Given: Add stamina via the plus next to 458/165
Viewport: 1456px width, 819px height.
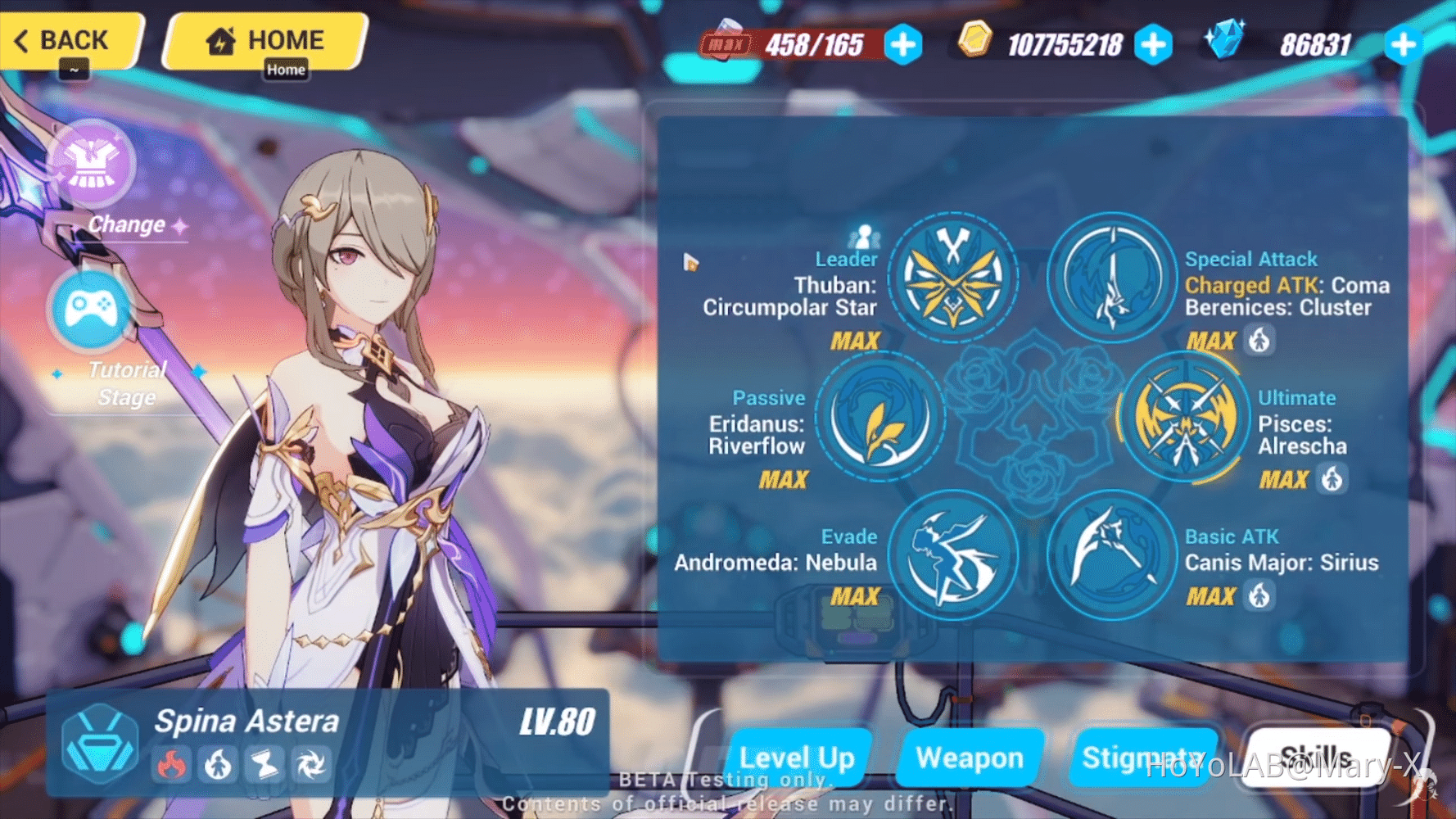Looking at the screenshot, I should tap(903, 46).
